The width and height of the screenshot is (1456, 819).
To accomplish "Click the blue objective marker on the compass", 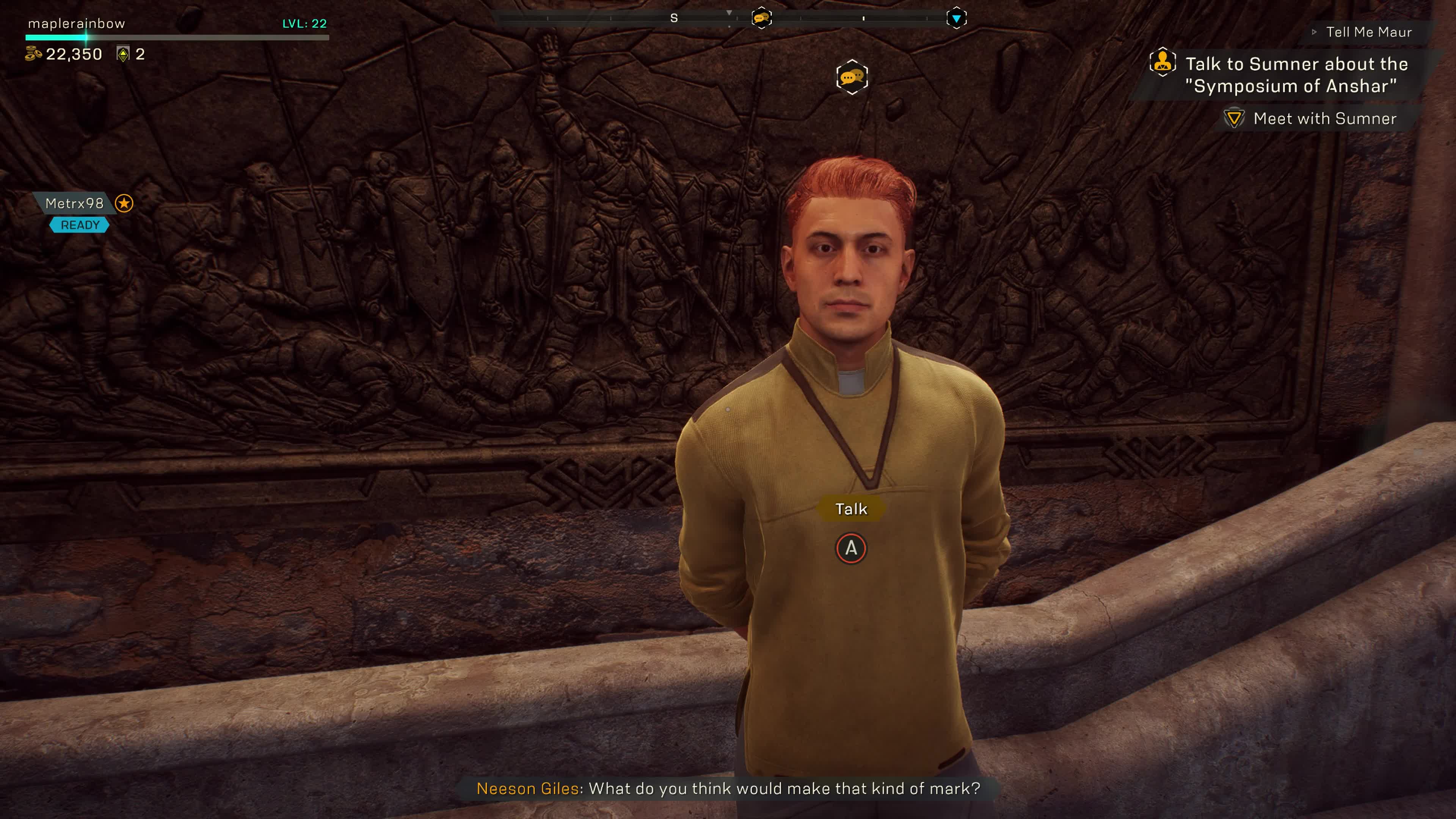I will point(956,18).
